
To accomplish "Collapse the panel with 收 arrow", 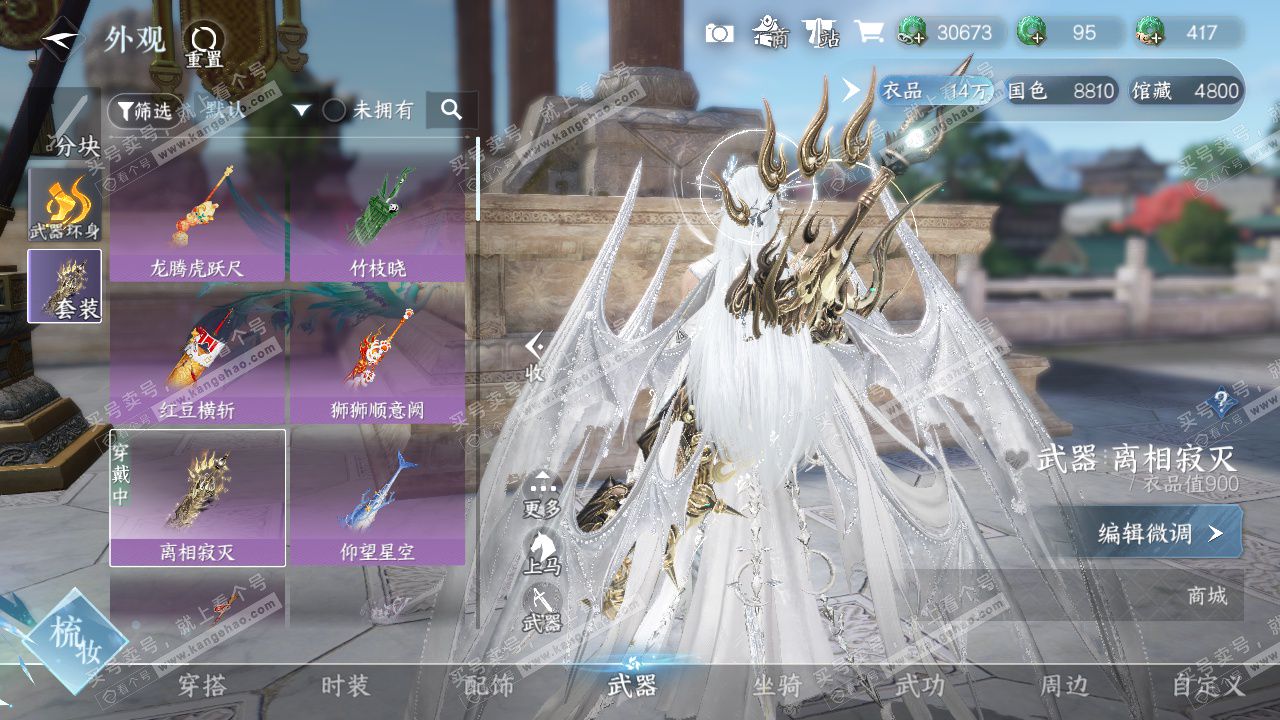I will [x=535, y=356].
